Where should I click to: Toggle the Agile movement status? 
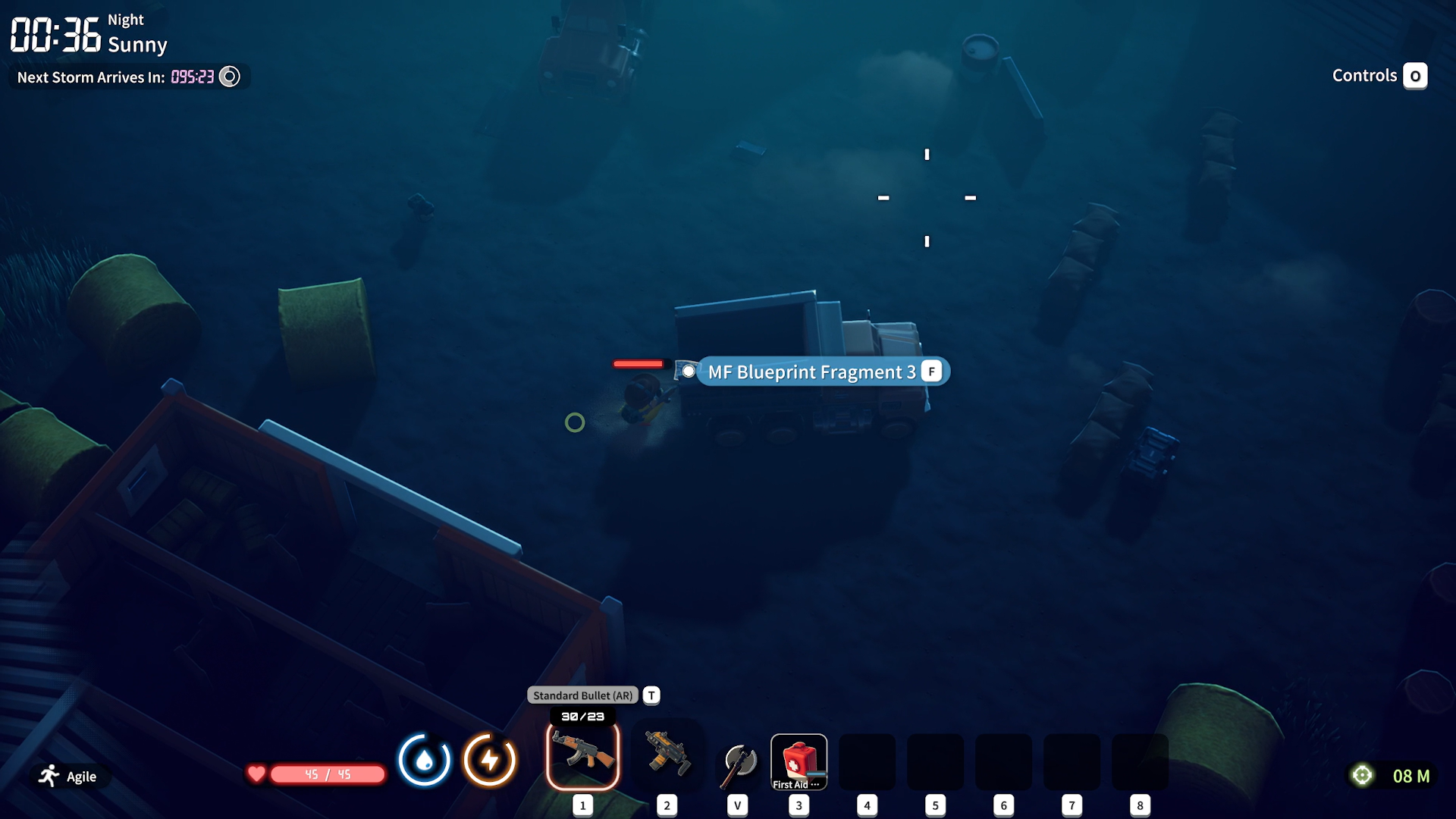[x=69, y=776]
